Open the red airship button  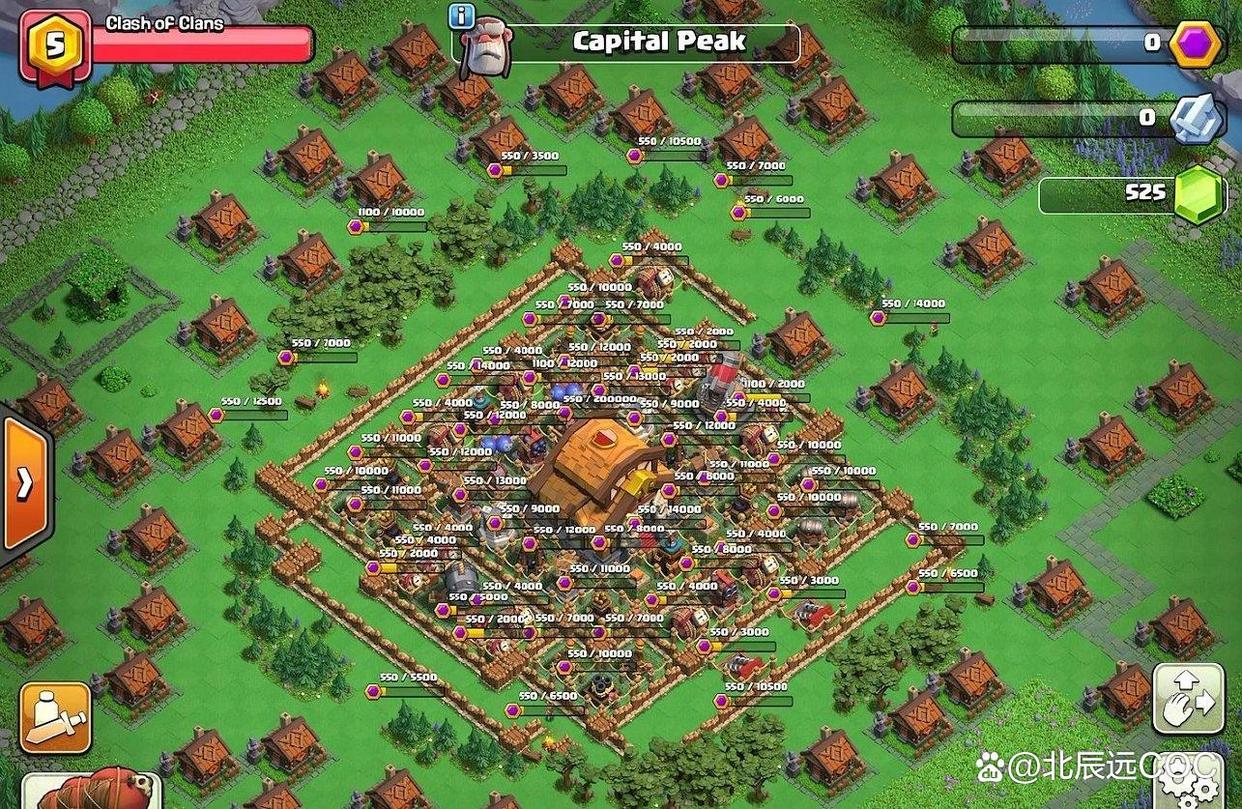90,790
